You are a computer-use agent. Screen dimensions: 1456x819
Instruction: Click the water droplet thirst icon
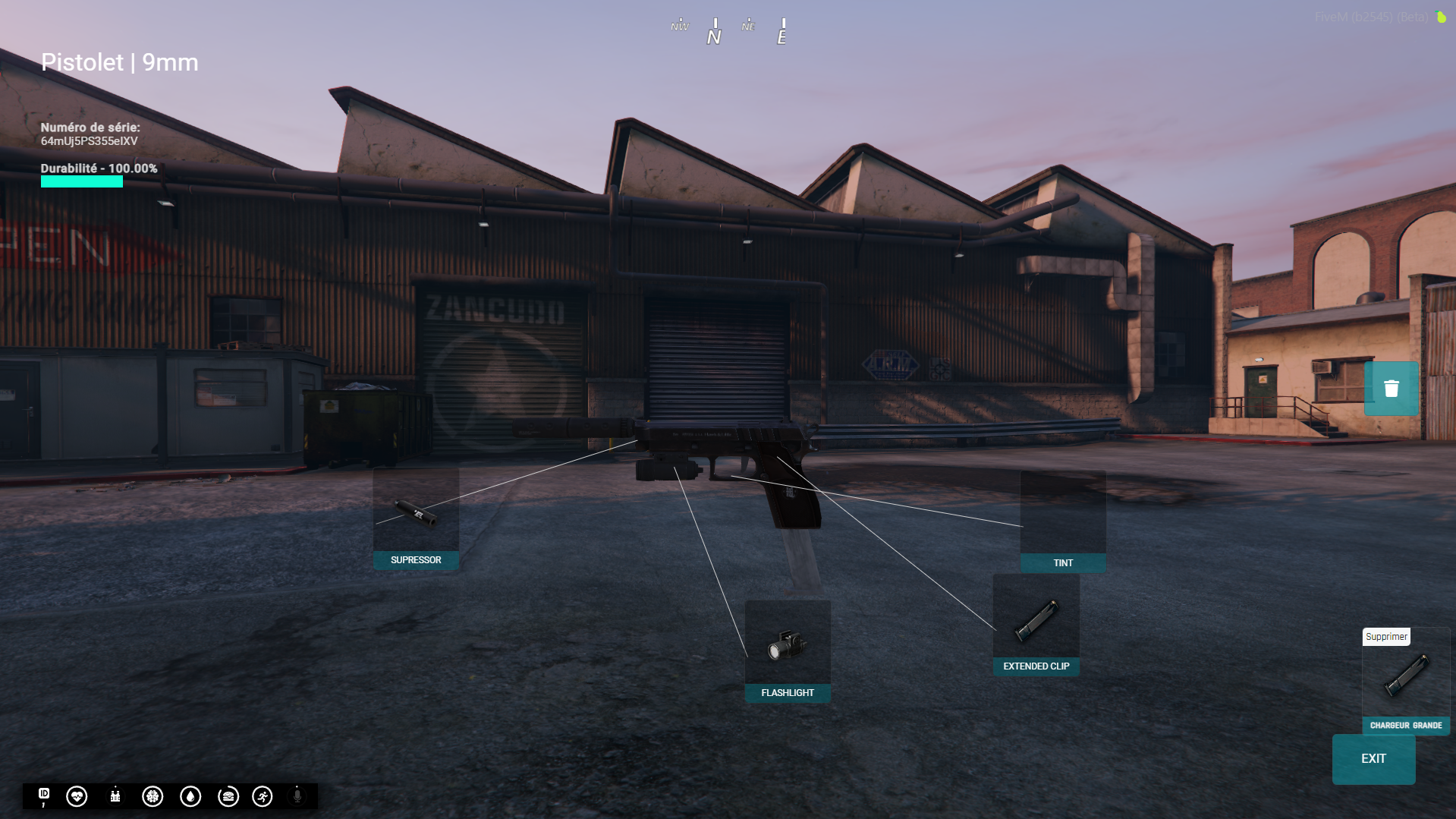coord(190,796)
